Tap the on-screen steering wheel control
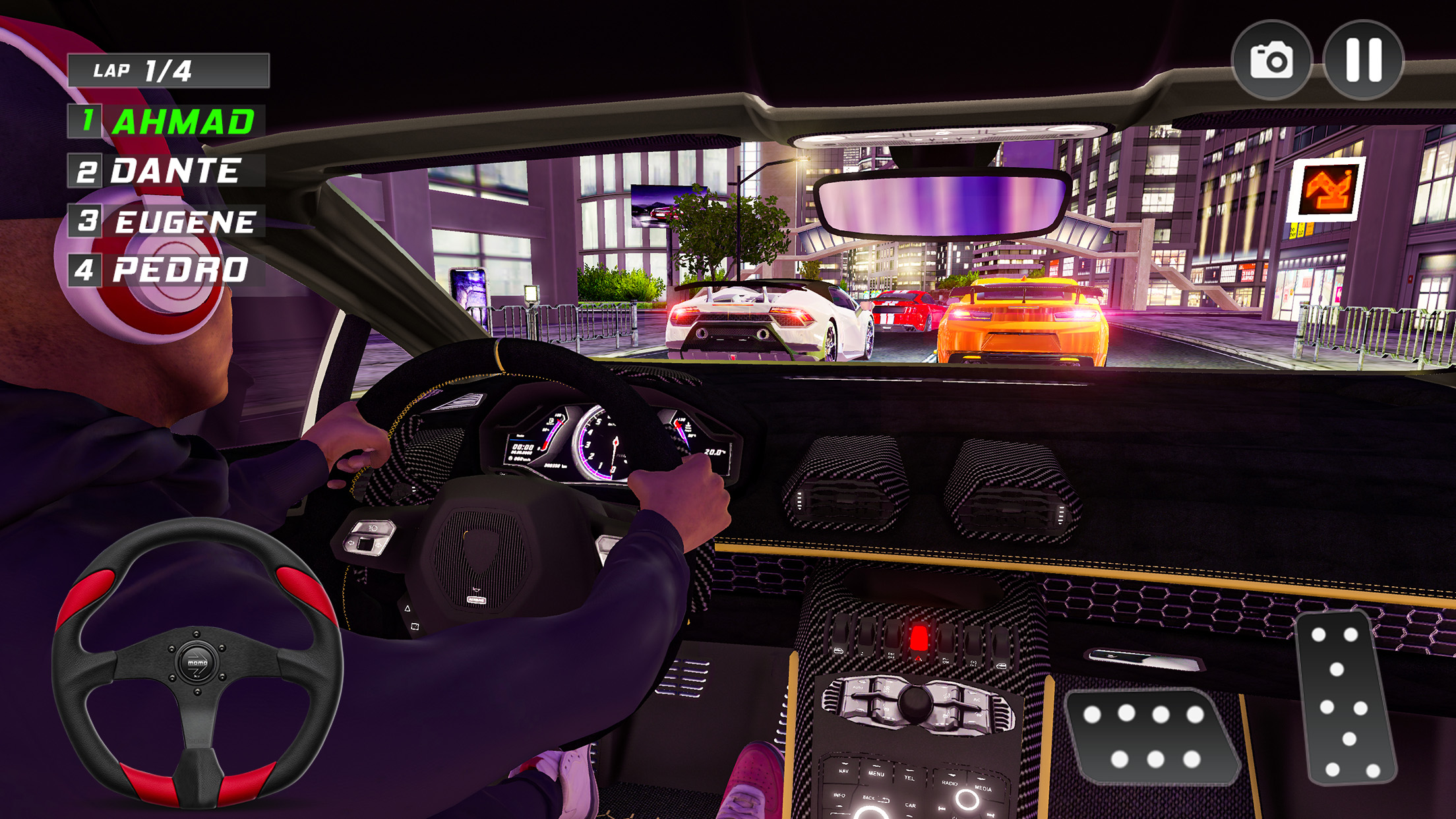Image resolution: width=1456 pixels, height=819 pixels. click(x=197, y=663)
